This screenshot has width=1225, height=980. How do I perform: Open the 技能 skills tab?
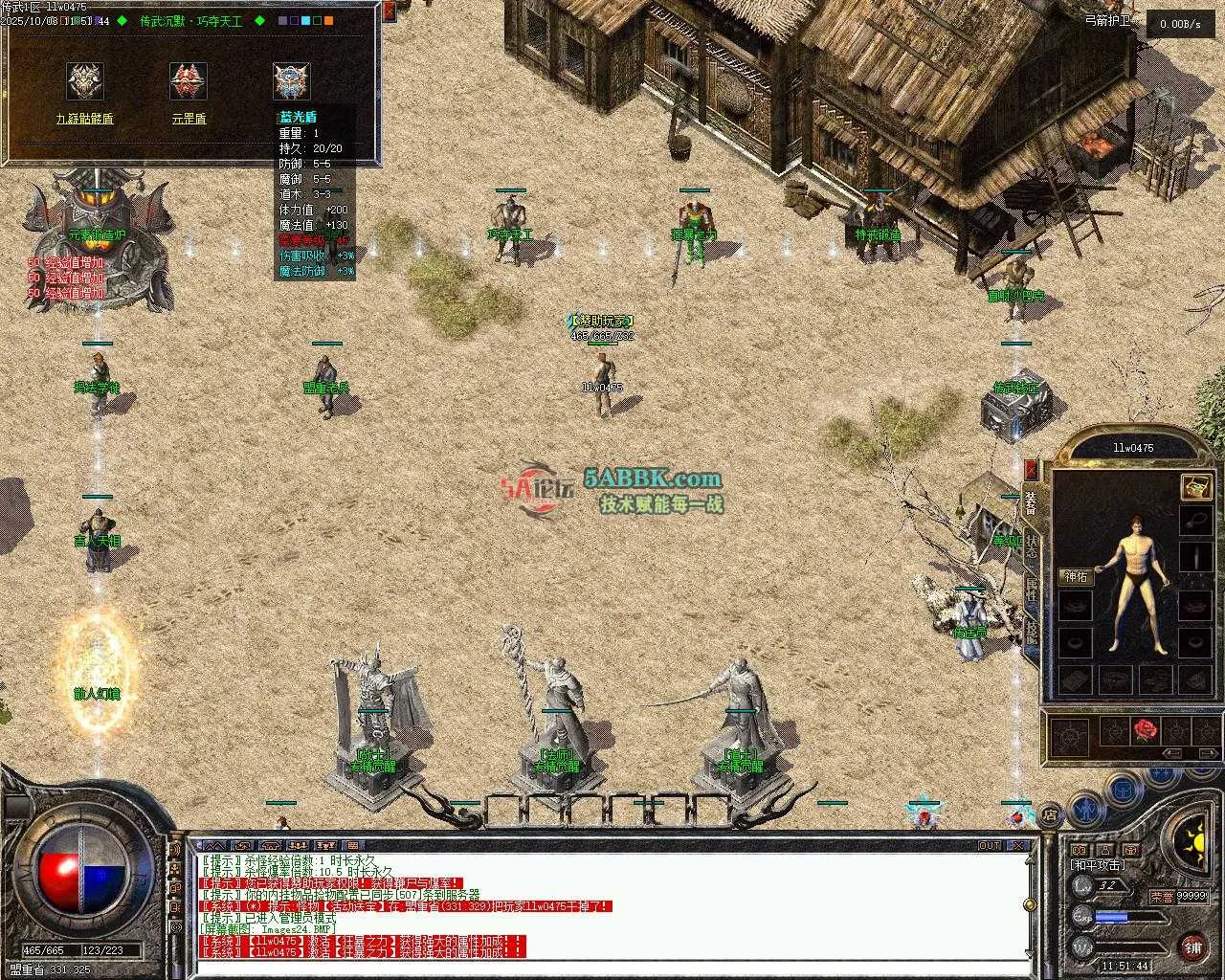[x=1031, y=629]
